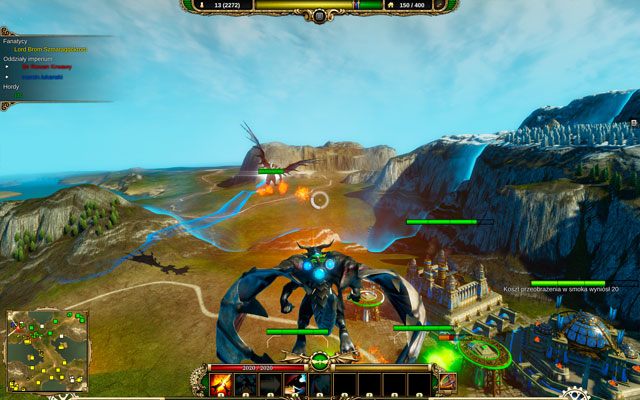The height and width of the screenshot is (400, 640).
Task: Activate the flaming sword ability icon
Action: [221, 384]
